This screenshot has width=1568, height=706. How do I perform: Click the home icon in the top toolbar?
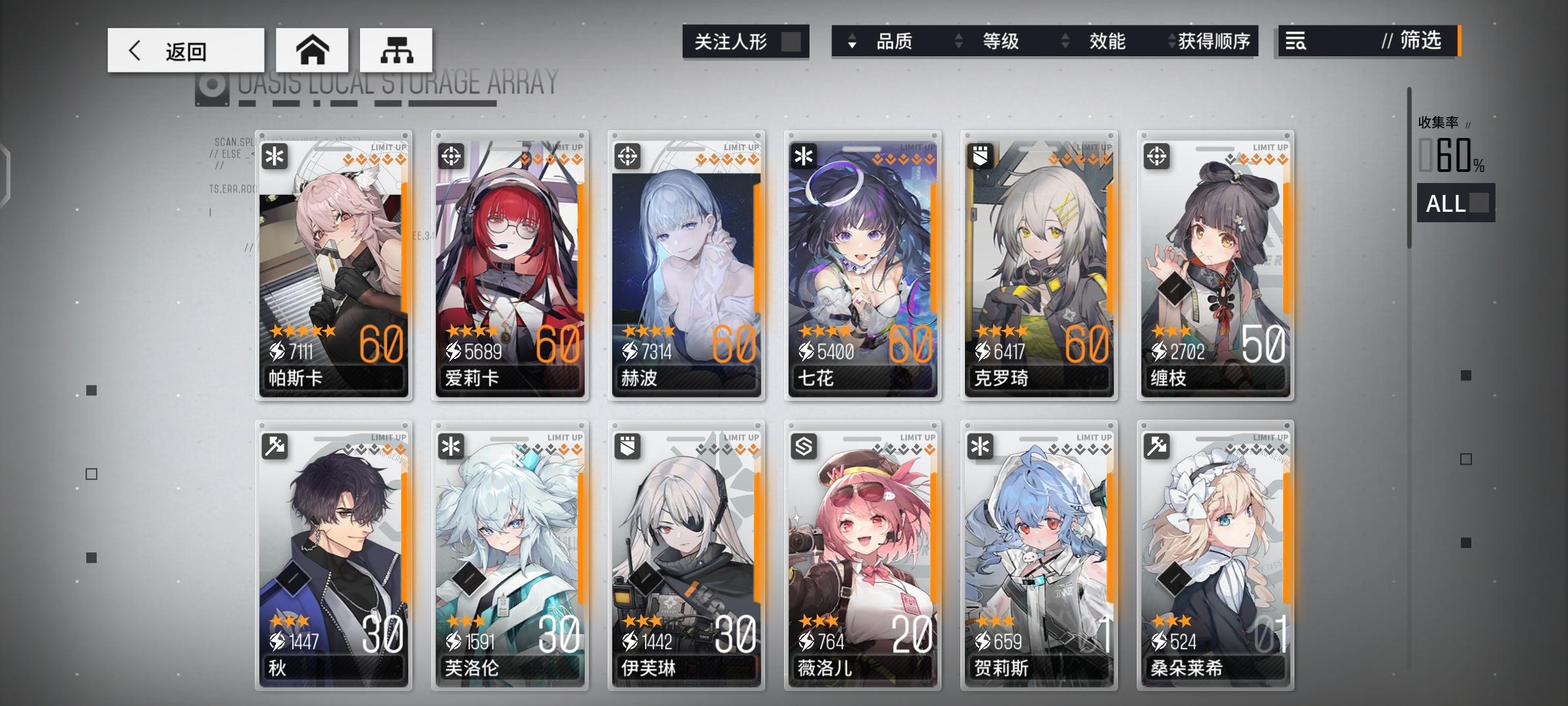click(314, 49)
